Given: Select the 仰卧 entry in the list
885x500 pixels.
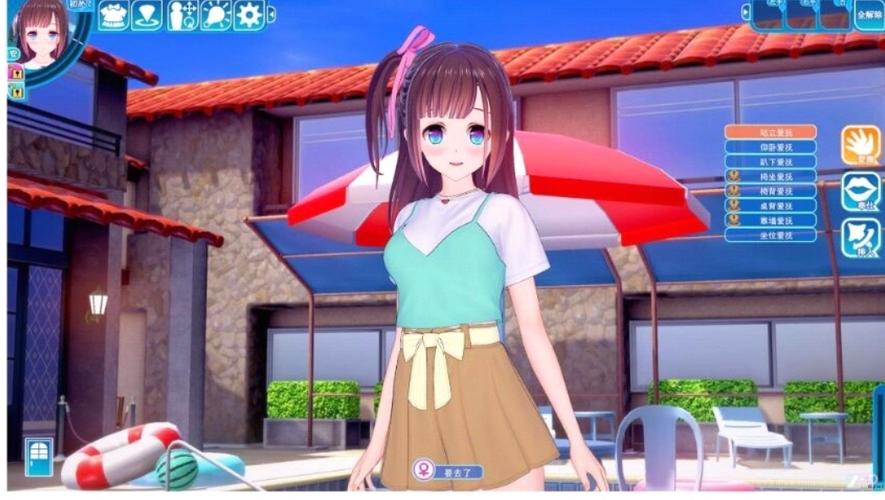Looking at the screenshot, I should (770, 147).
